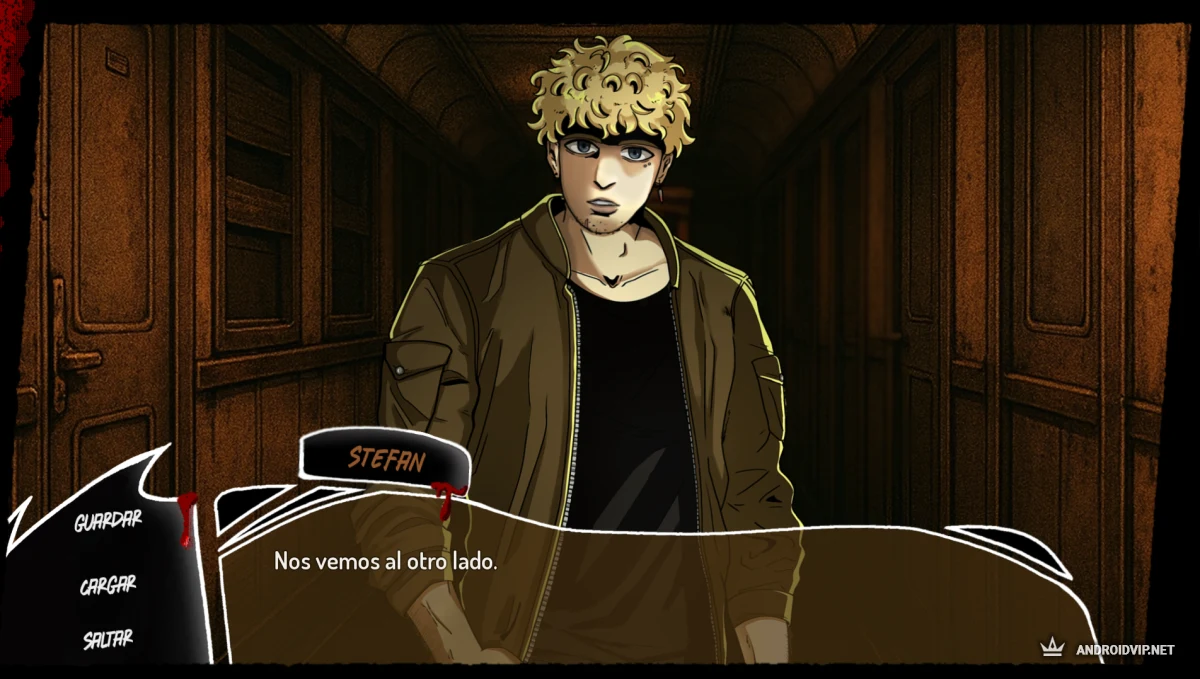The height and width of the screenshot is (679, 1200).
Task: Click the Guardar save option
Action: pyautogui.click(x=108, y=521)
